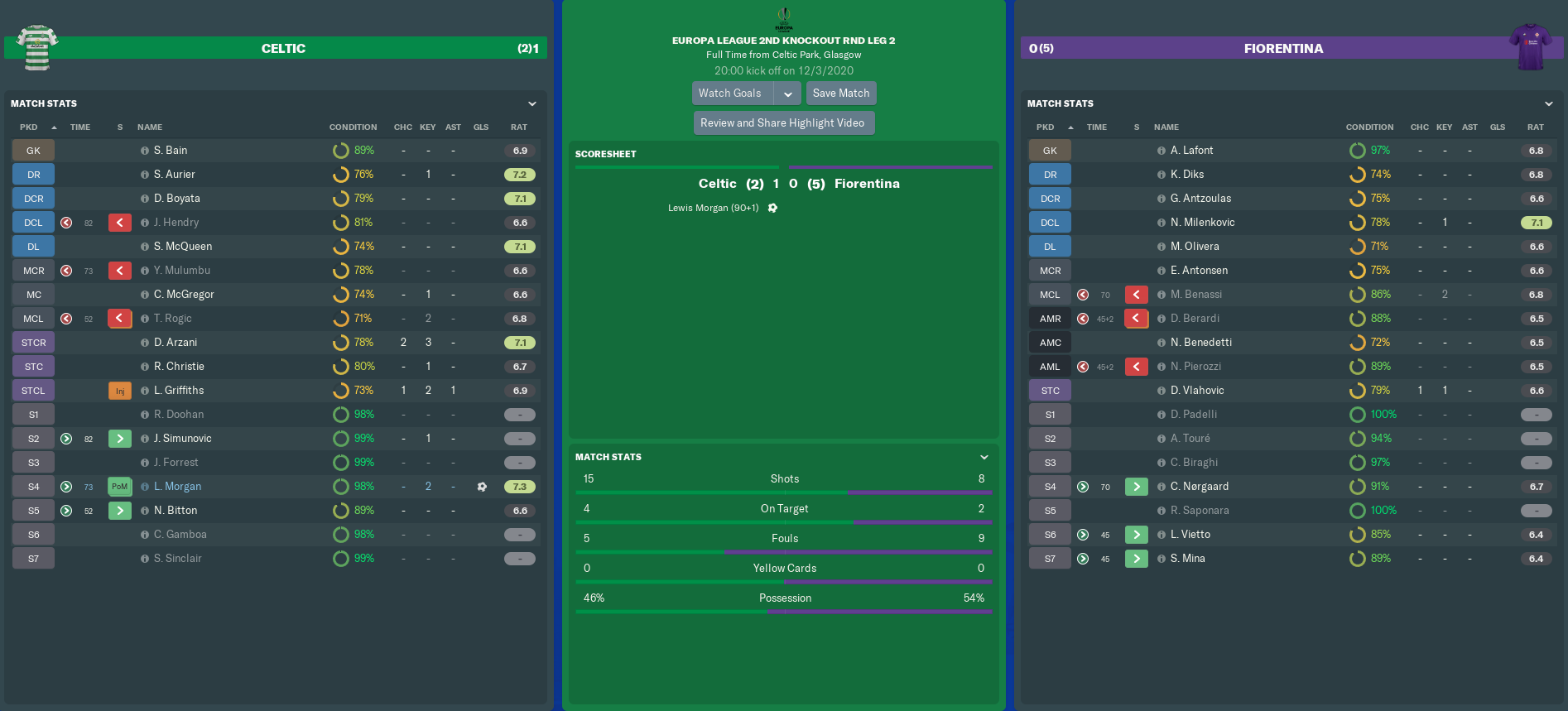Viewport: 1568px width, 711px height.
Task: Open the Celtic team name header
Action: click(x=283, y=49)
